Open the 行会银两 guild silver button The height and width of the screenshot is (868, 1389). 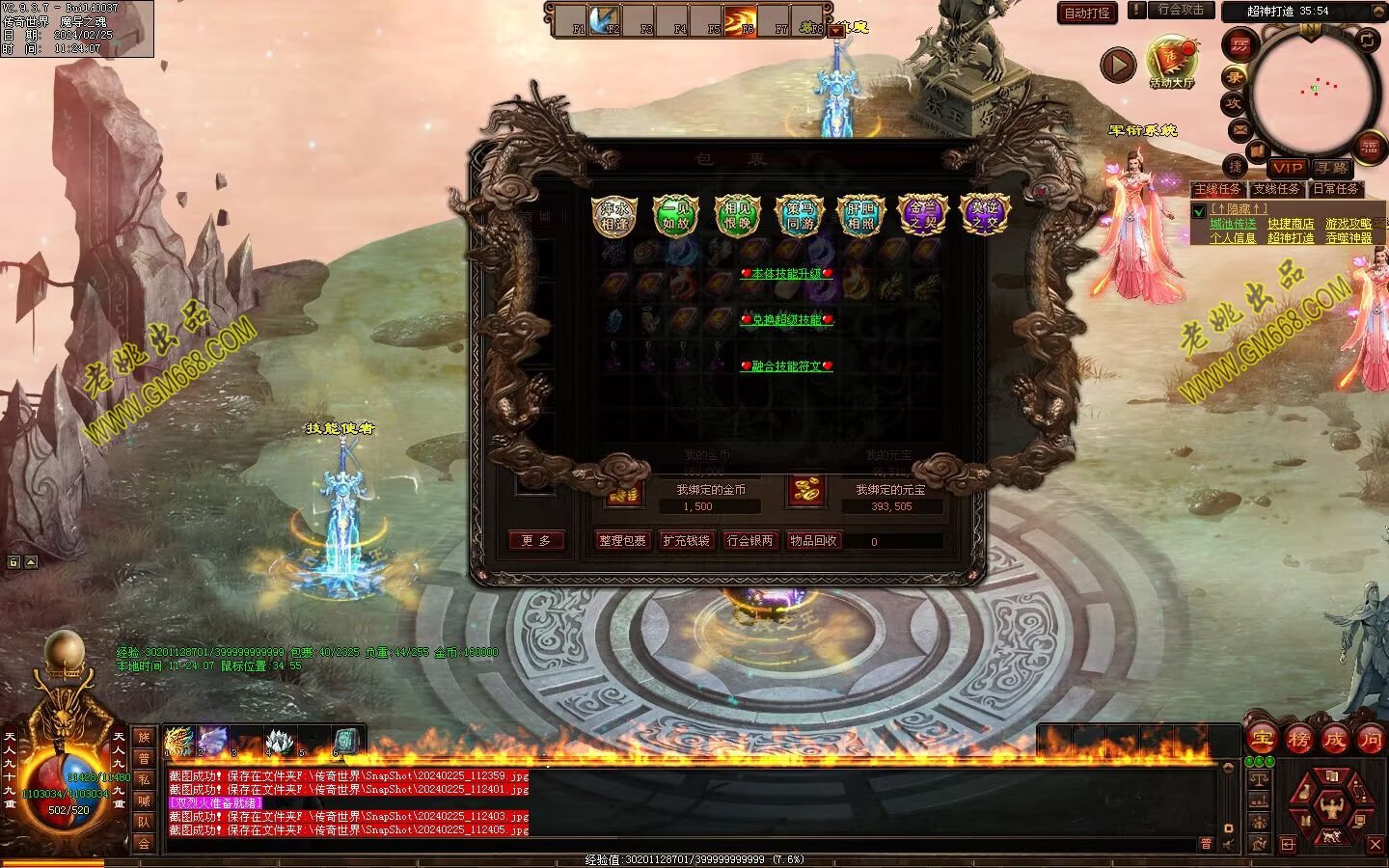(749, 541)
